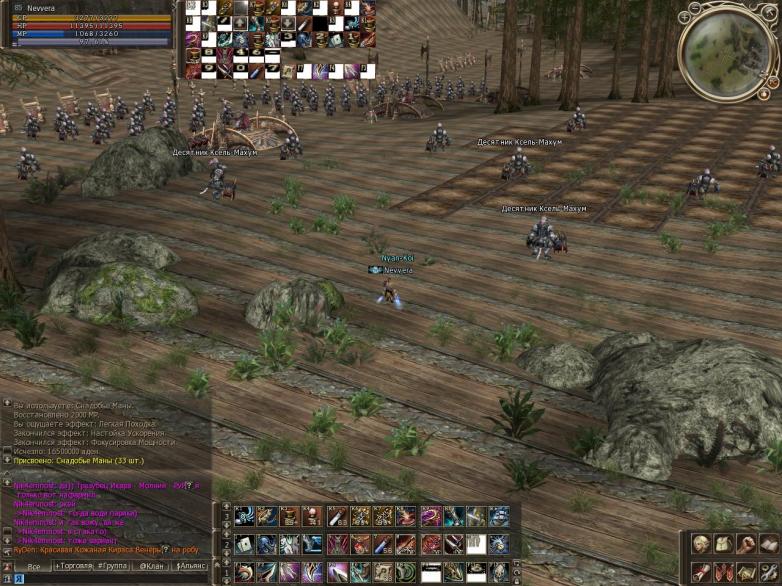Switch to the Все chat tab

(33, 566)
